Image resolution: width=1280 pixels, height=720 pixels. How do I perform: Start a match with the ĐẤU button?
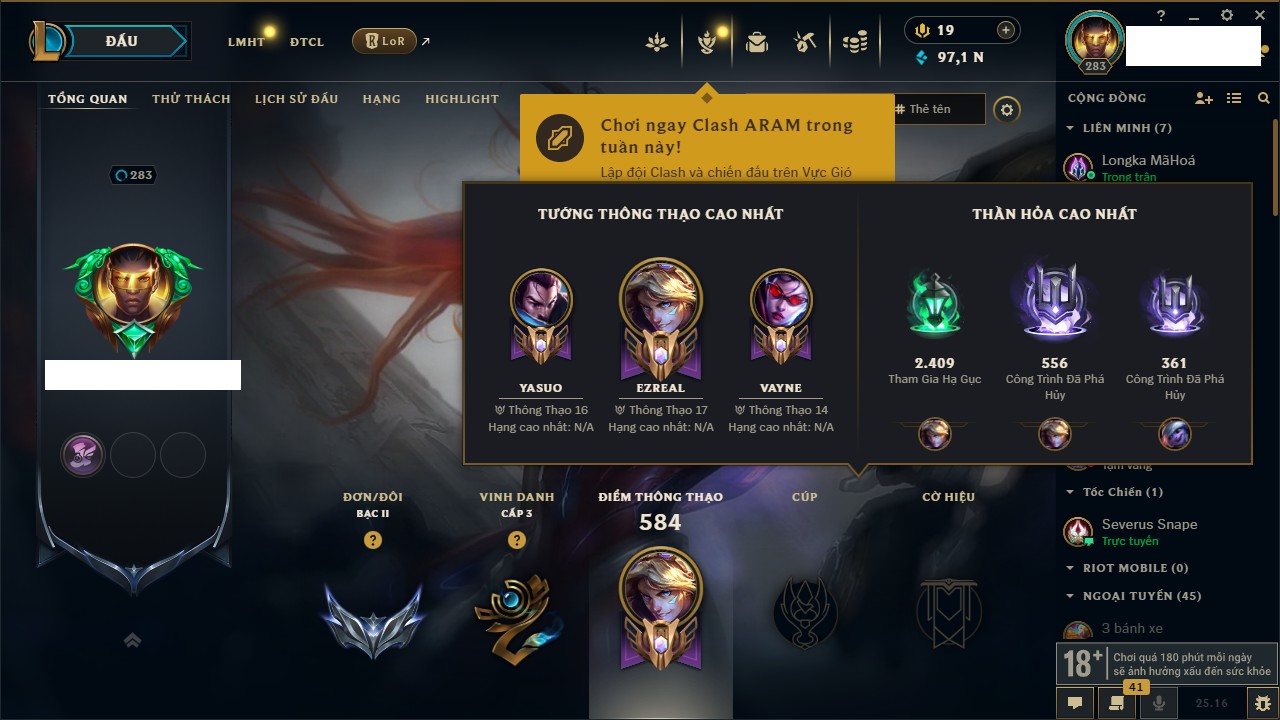tap(122, 41)
